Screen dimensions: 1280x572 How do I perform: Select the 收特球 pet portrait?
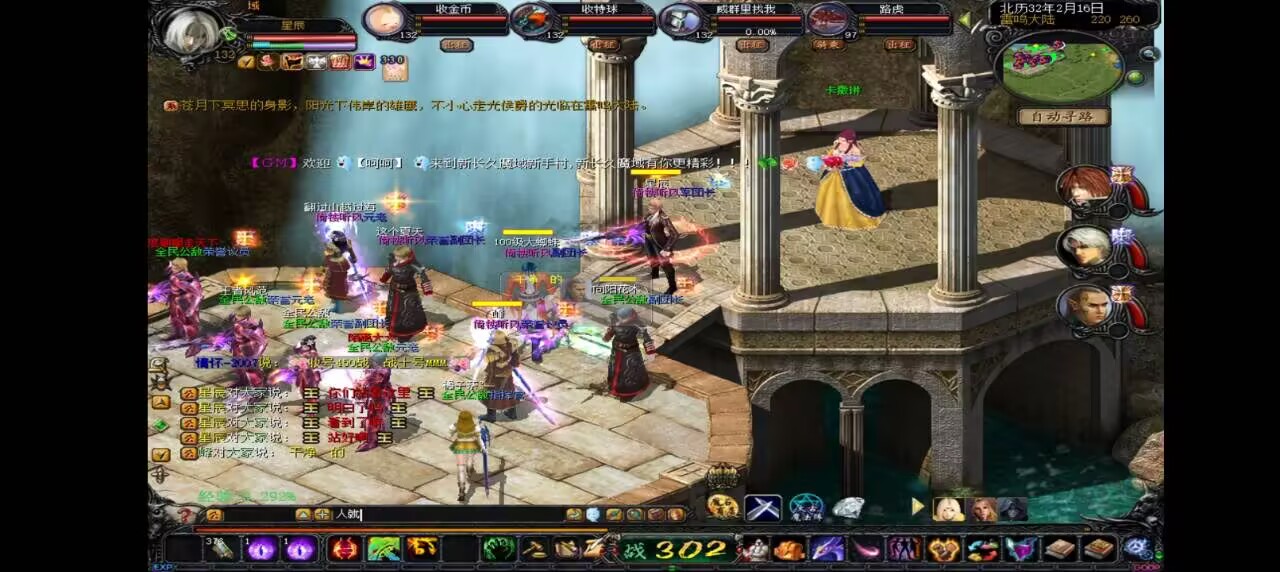click(x=533, y=20)
